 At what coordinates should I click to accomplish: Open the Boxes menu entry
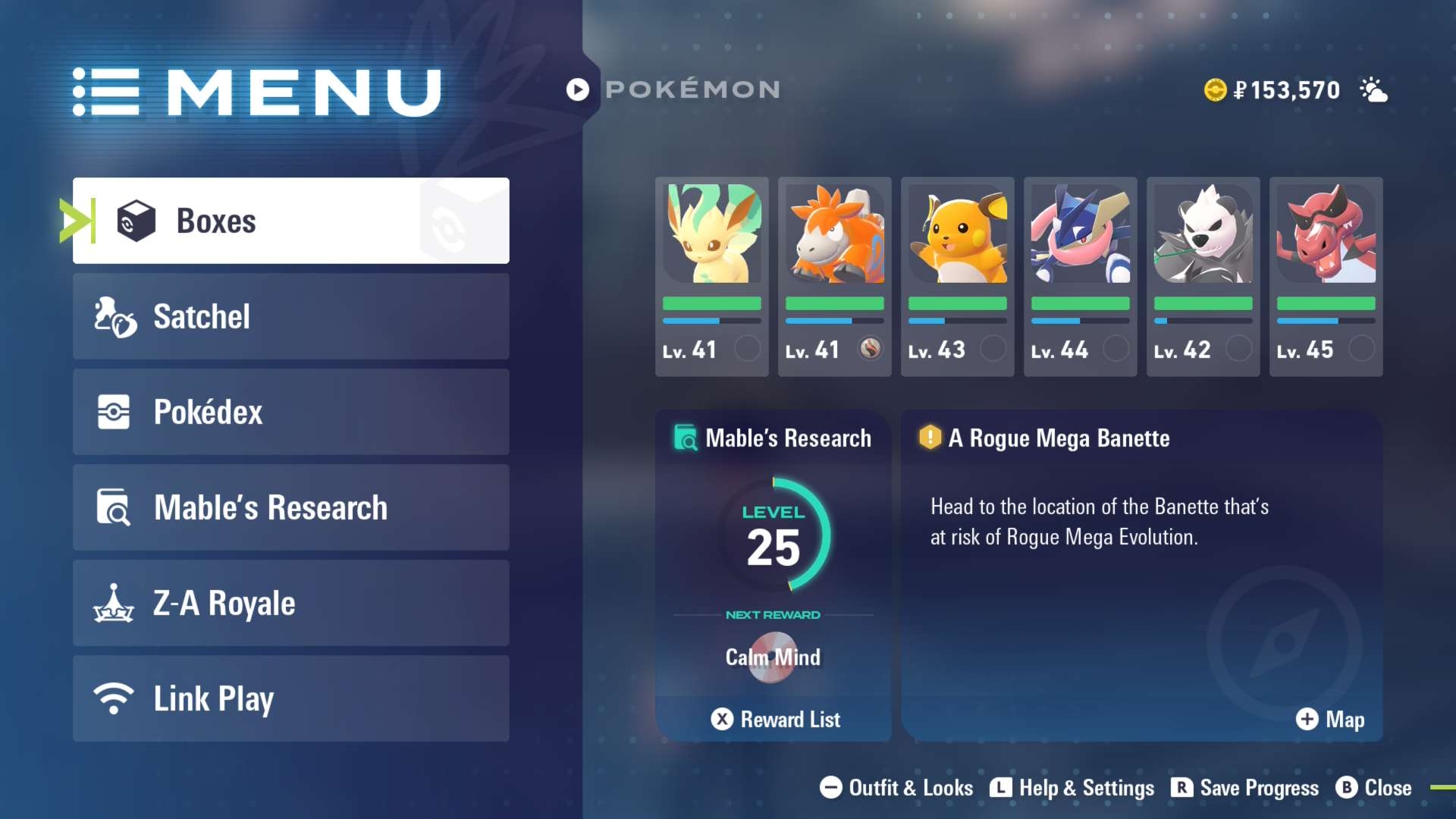tap(290, 221)
